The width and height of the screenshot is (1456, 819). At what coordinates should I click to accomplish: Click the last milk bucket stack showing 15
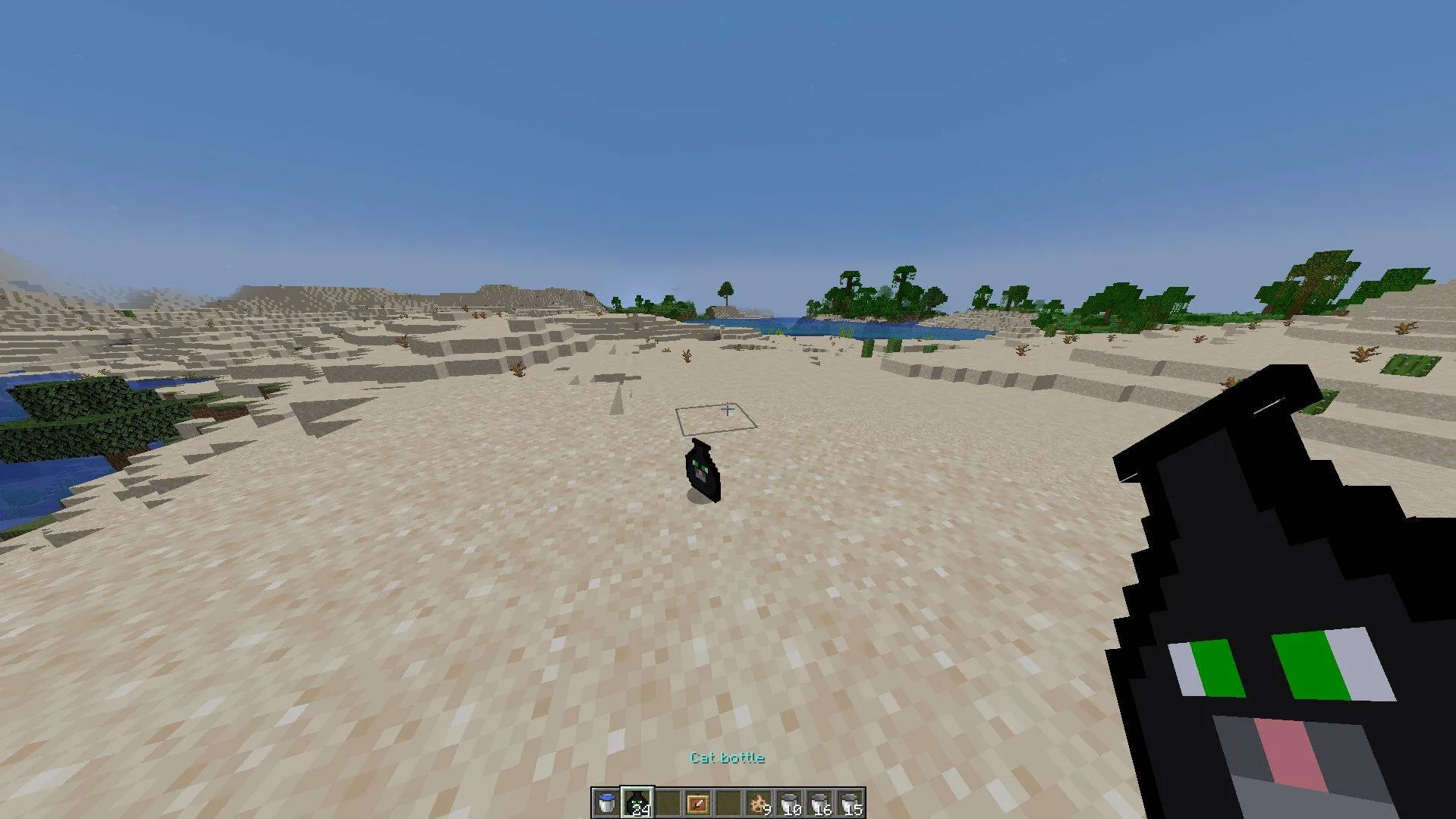851,802
